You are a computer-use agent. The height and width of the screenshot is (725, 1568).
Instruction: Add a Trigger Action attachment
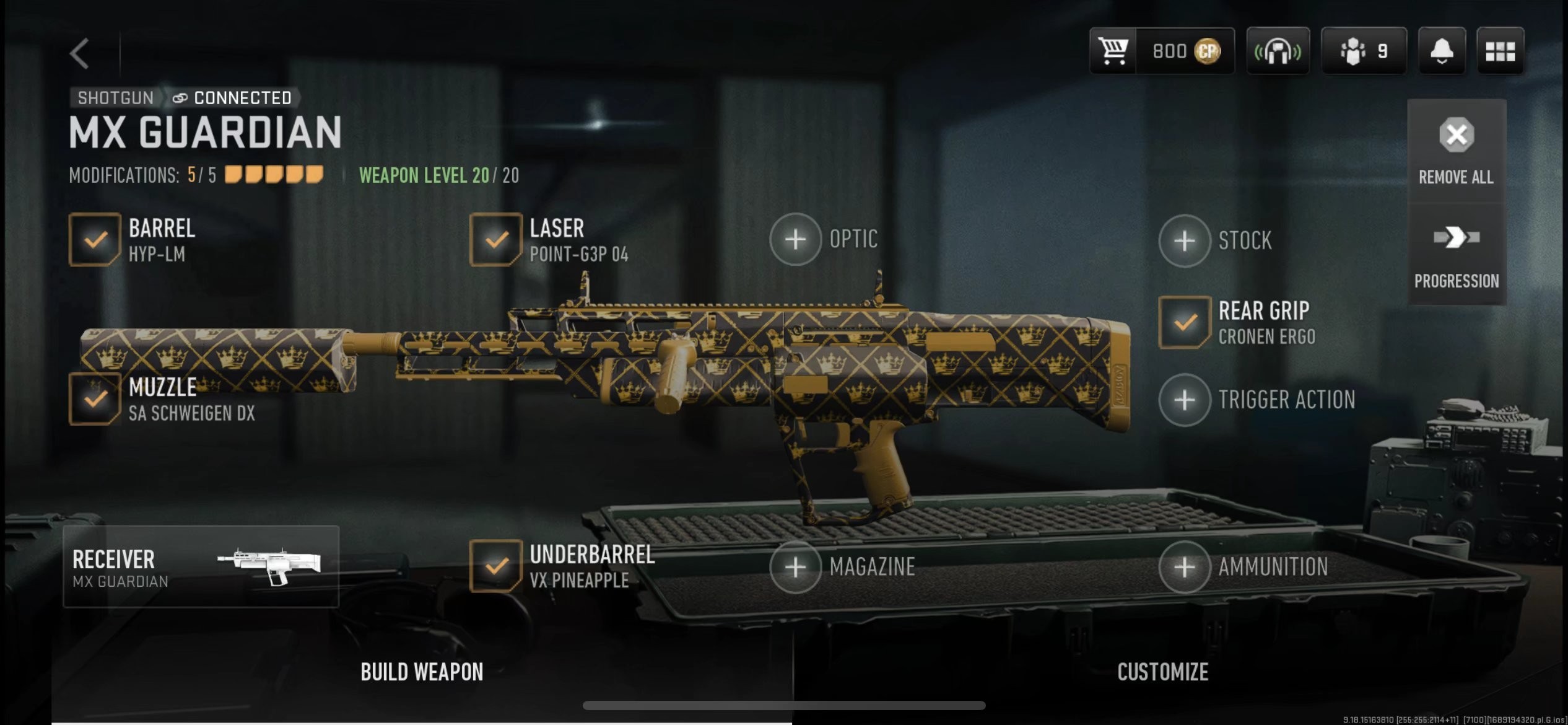(1184, 400)
